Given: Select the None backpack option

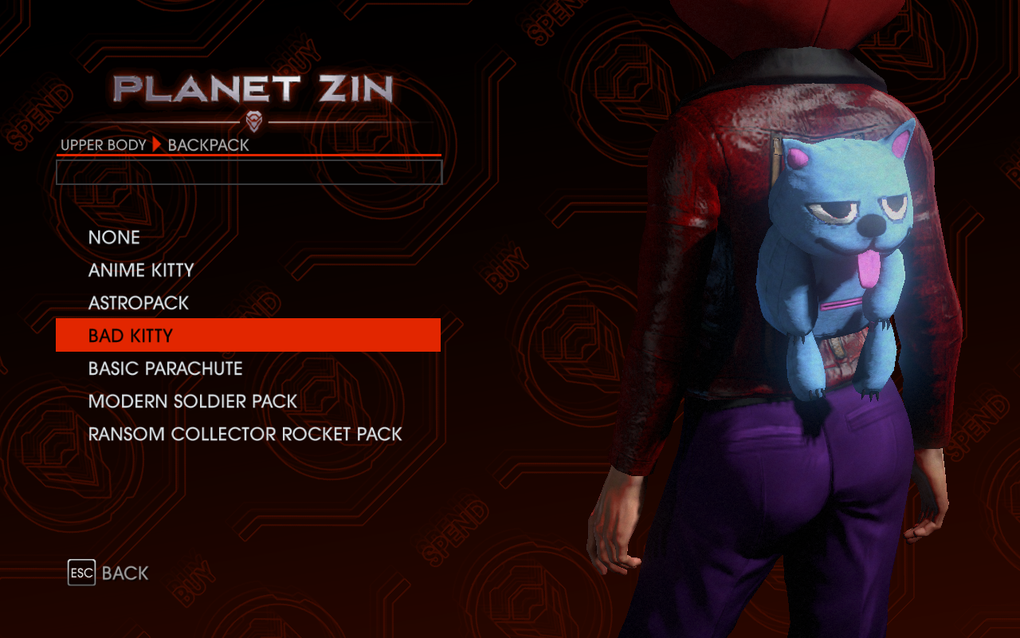Looking at the screenshot, I should [114, 237].
